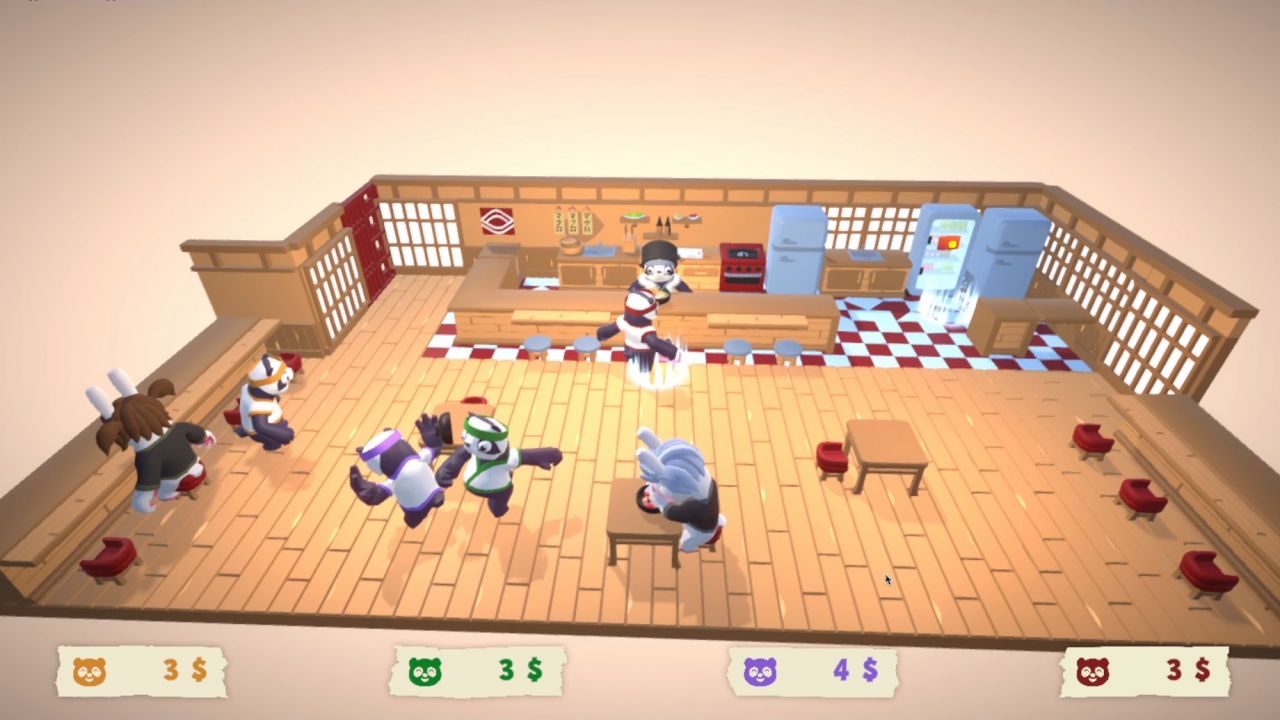Click the steamer basket on the back counter
The height and width of the screenshot is (720, 1280).
click(x=569, y=245)
